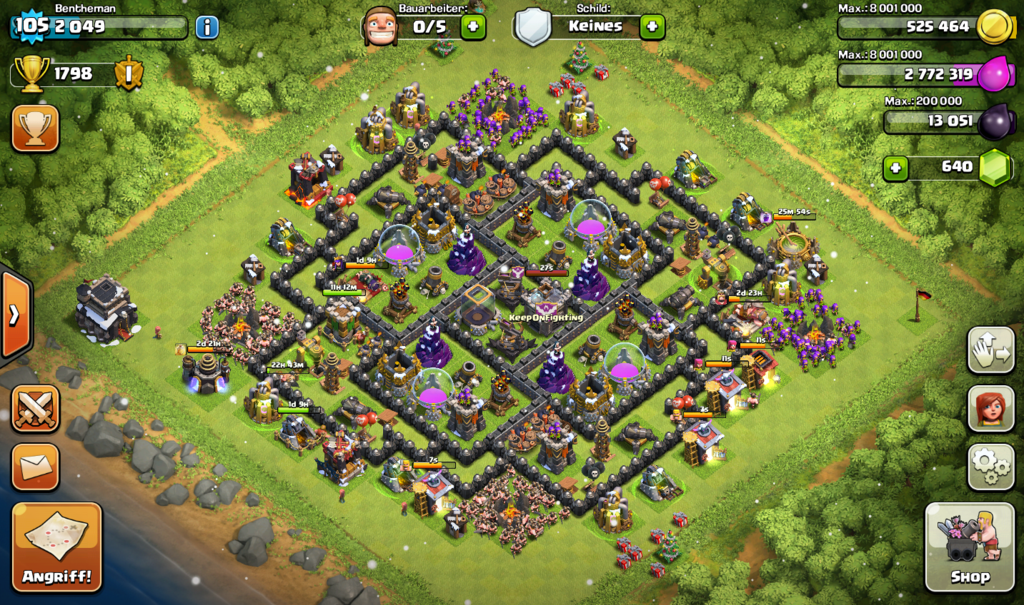This screenshot has height=605, width=1024.
Task: Open the Shop menu
Action: pos(968,546)
